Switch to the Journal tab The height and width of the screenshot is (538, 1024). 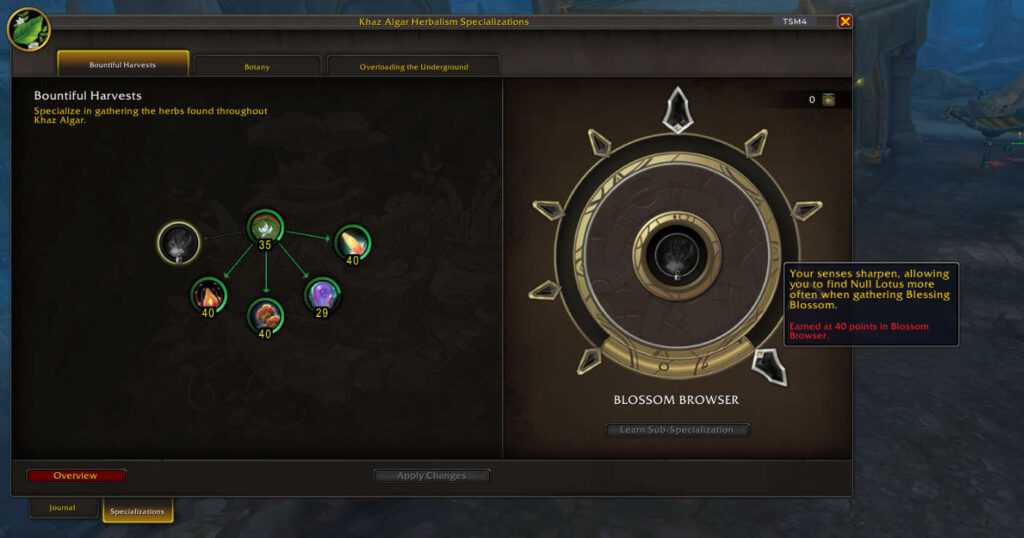coord(62,508)
